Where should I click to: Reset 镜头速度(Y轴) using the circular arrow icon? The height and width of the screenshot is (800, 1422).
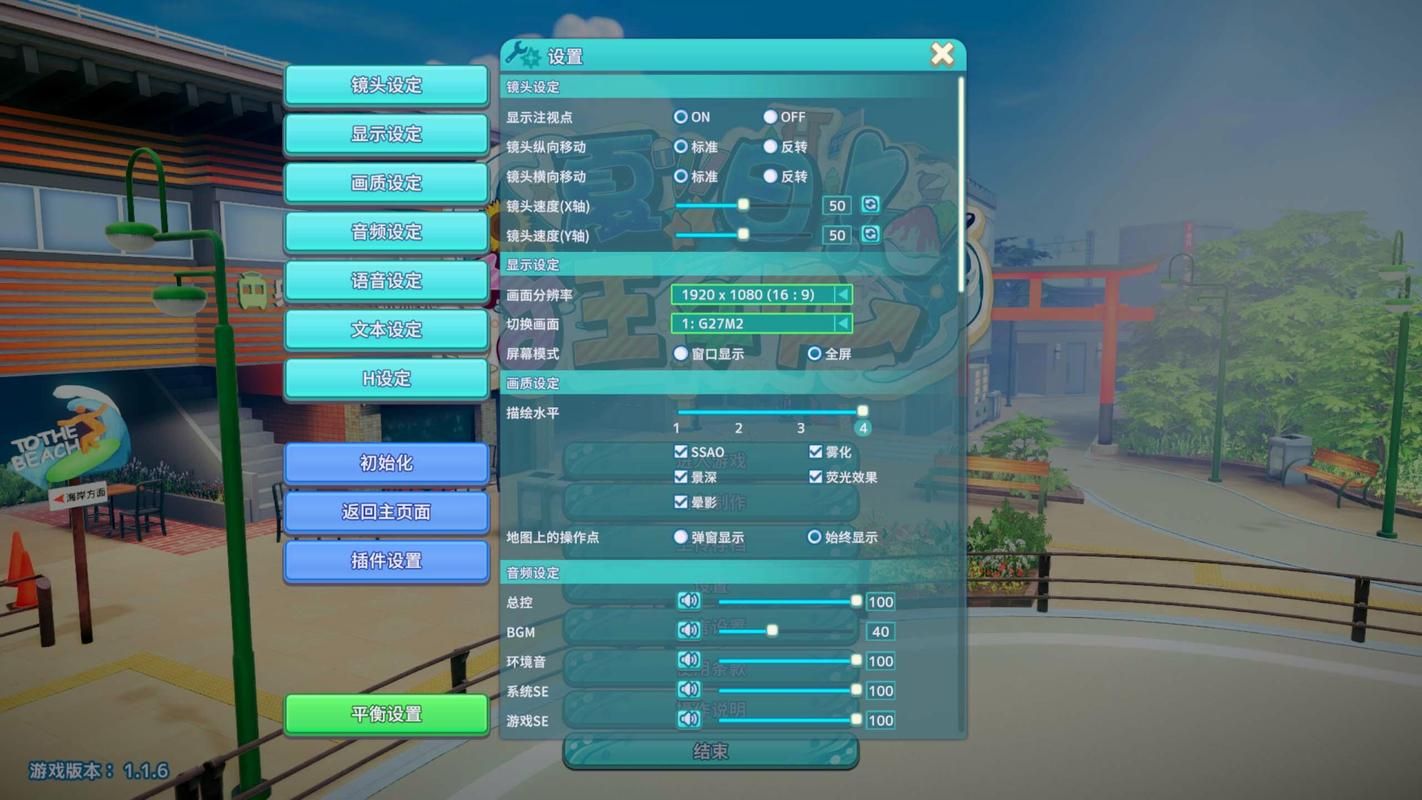(869, 235)
